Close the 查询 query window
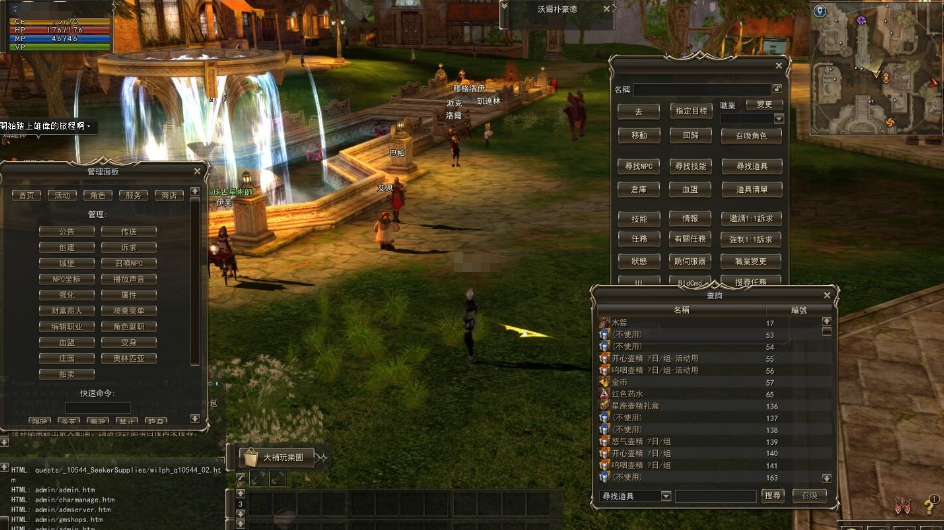The width and height of the screenshot is (944, 530). tap(826, 295)
